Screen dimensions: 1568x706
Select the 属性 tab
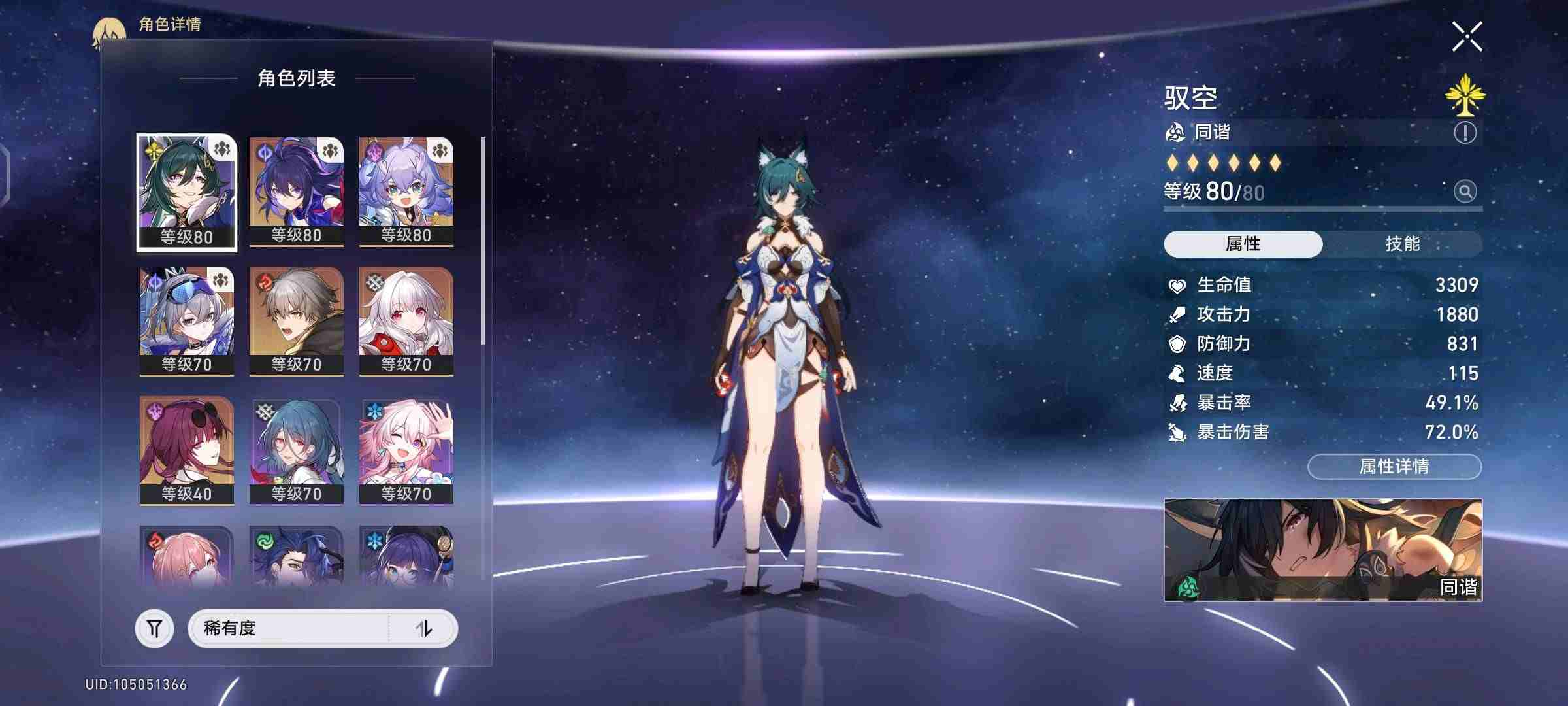pyautogui.click(x=1243, y=244)
